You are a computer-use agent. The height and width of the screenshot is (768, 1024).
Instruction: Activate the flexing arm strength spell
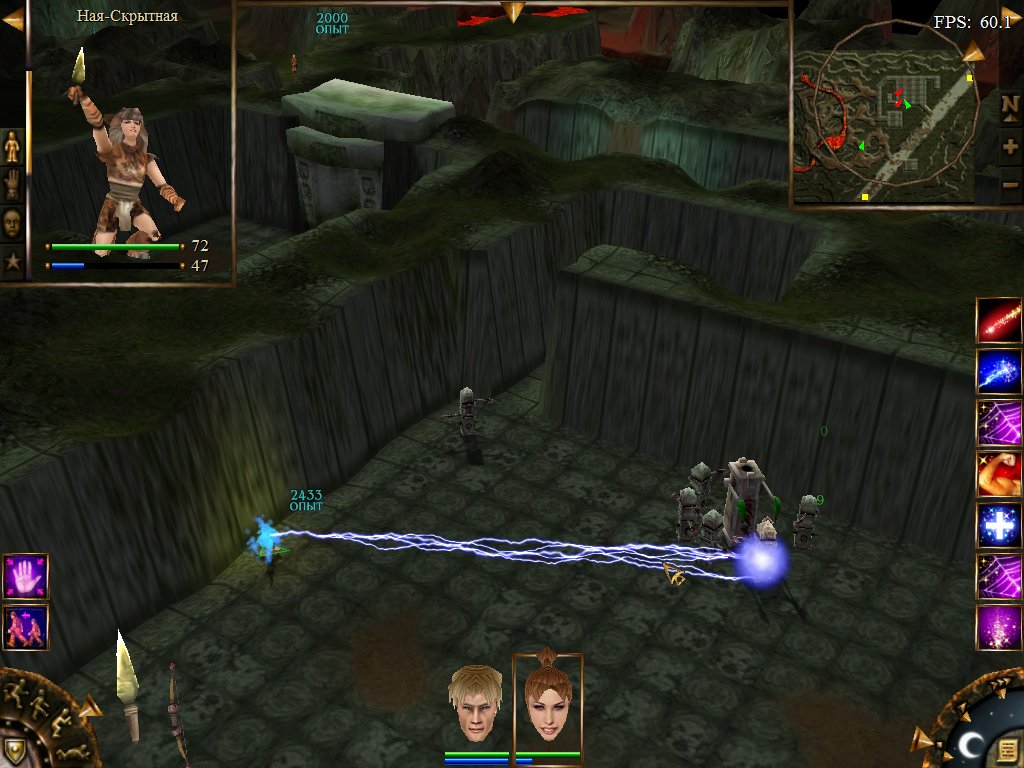[999, 474]
